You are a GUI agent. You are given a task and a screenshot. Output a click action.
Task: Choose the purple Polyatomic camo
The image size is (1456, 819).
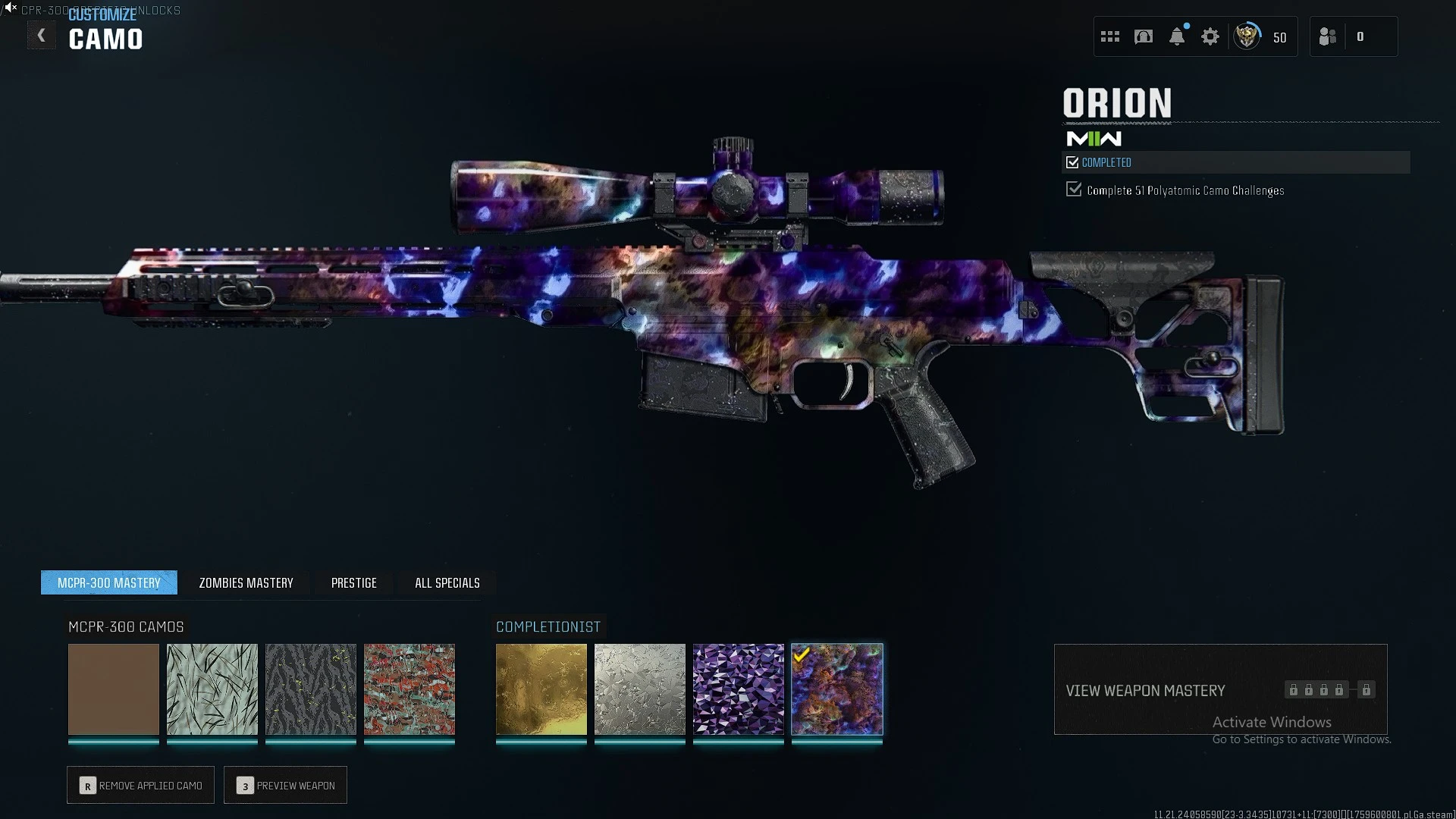[x=739, y=689]
